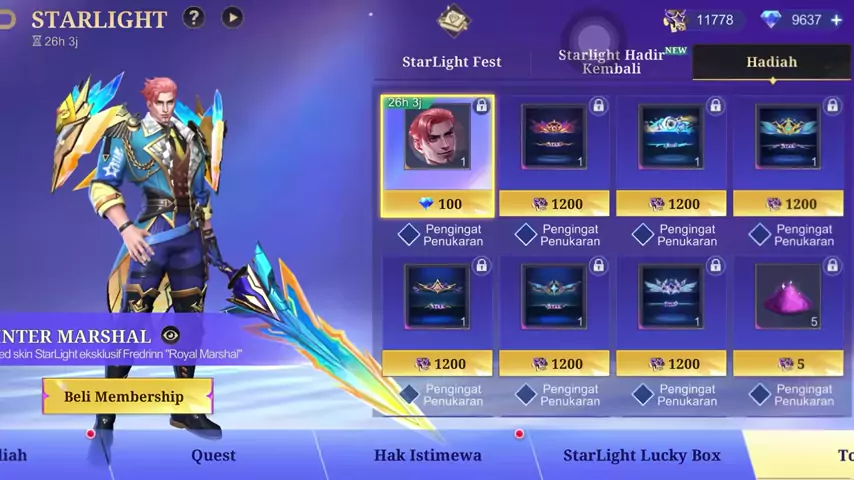Switch to the StarLight Fest tab
The image size is (854, 480).
[451, 62]
